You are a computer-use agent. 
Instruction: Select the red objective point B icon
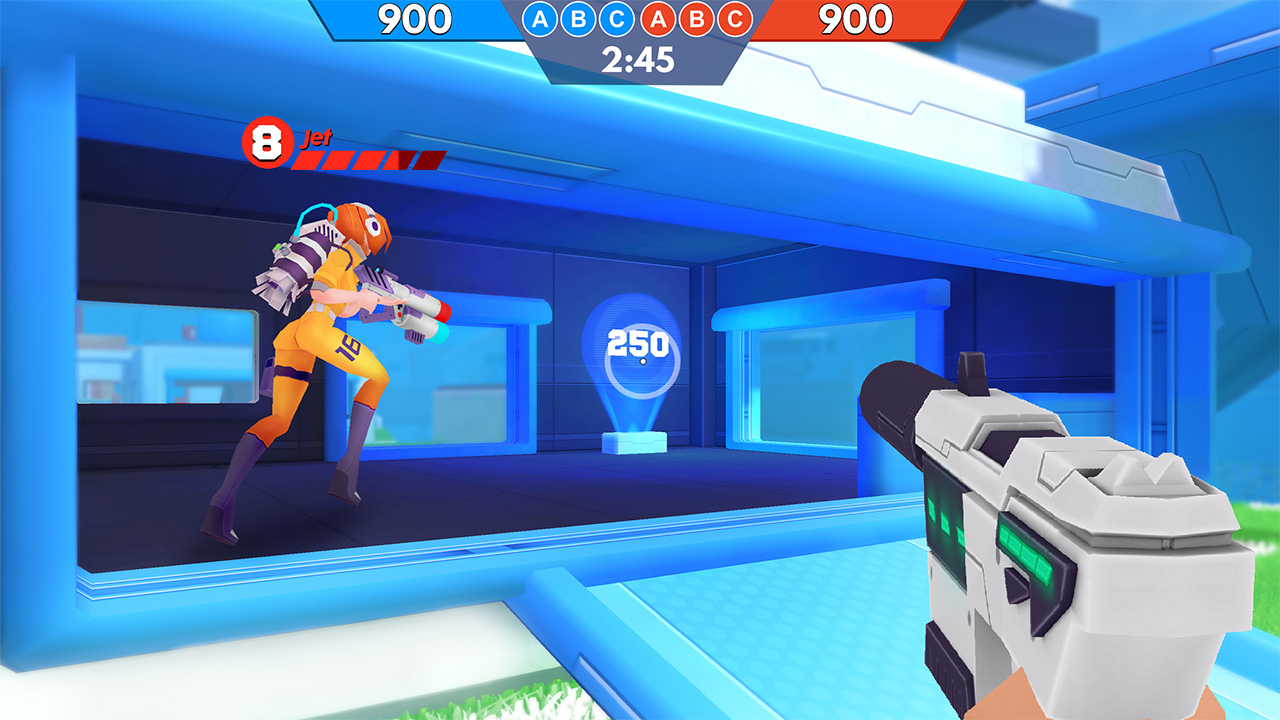click(x=698, y=18)
